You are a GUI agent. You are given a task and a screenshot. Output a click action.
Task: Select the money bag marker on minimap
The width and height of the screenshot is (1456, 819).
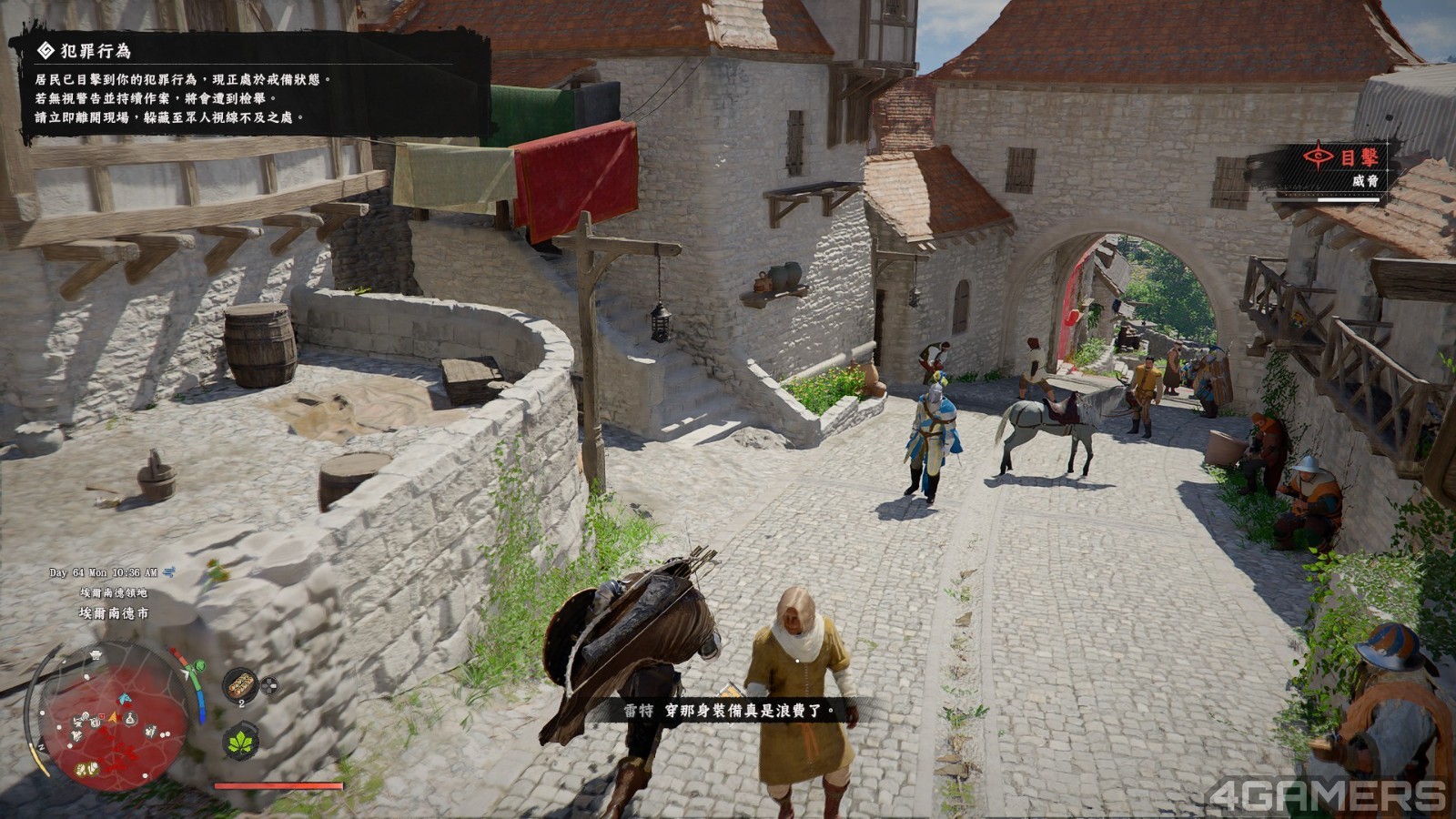131,719
